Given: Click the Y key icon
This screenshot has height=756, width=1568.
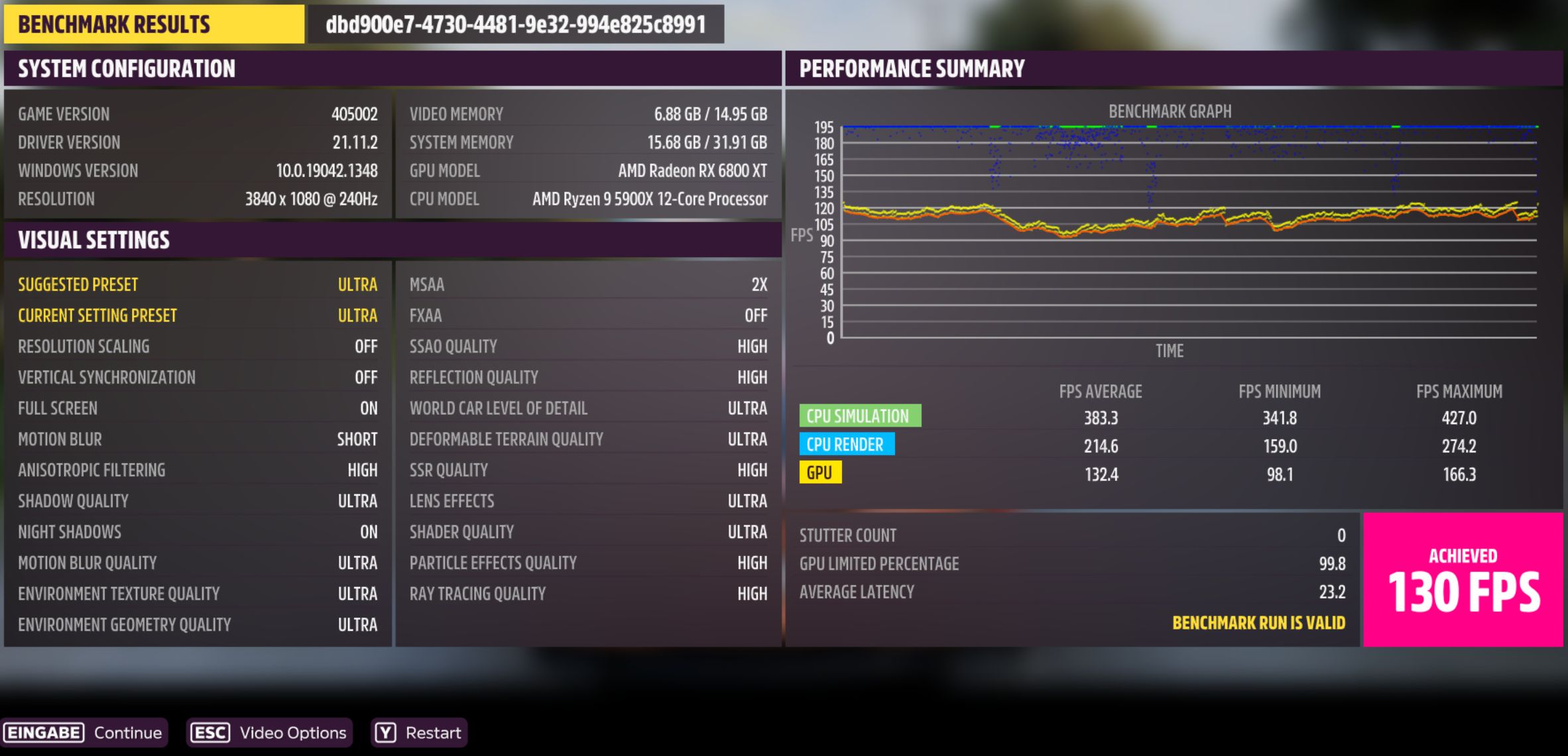Looking at the screenshot, I should pyautogui.click(x=385, y=733).
